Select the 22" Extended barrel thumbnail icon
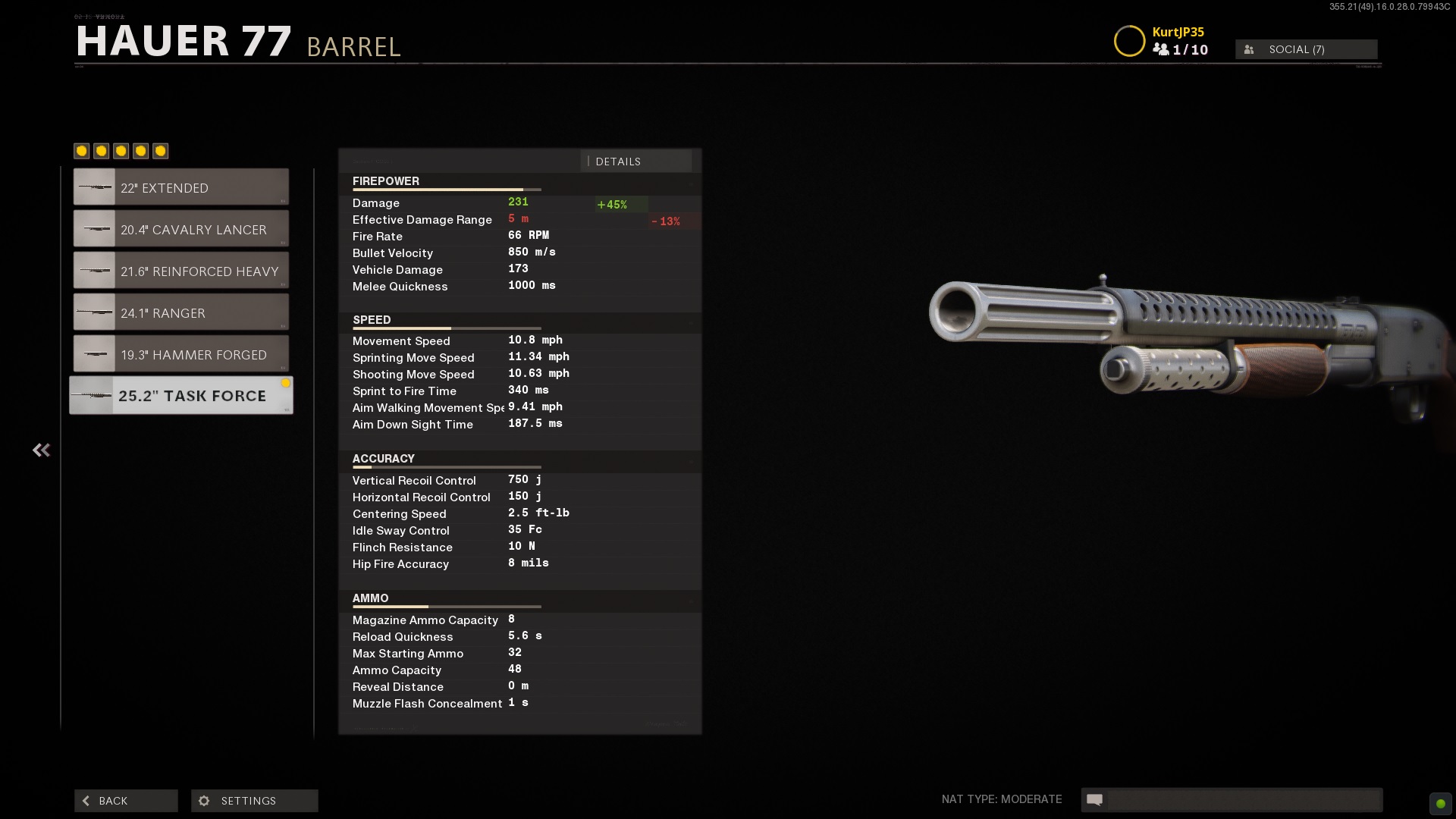1456x819 pixels. click(93, 187)
